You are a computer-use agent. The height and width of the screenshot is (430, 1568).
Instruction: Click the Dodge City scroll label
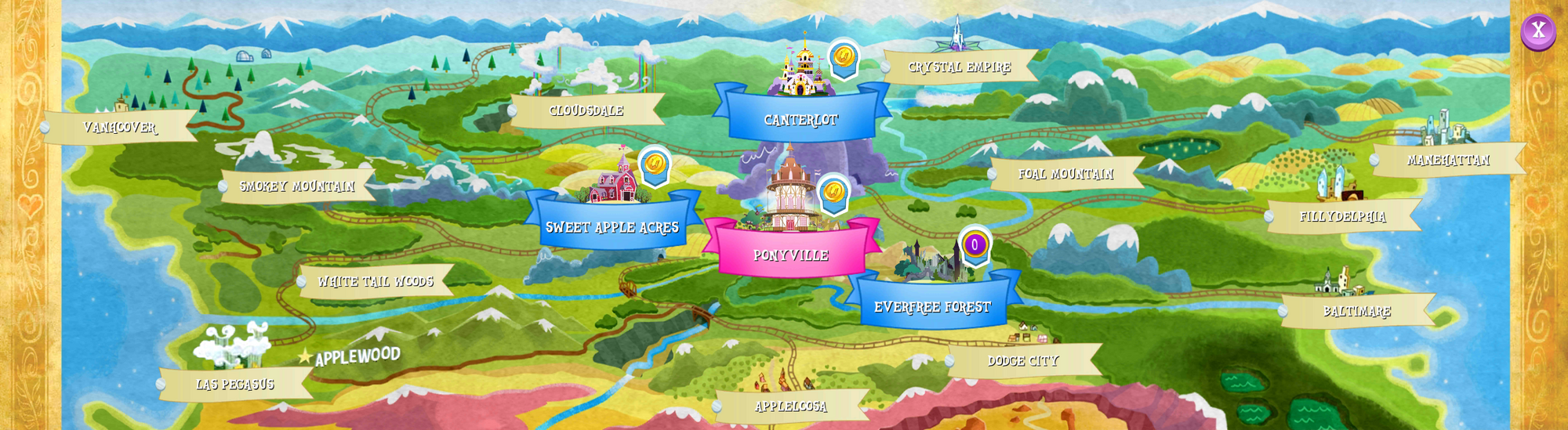[x=1023, y=360]
